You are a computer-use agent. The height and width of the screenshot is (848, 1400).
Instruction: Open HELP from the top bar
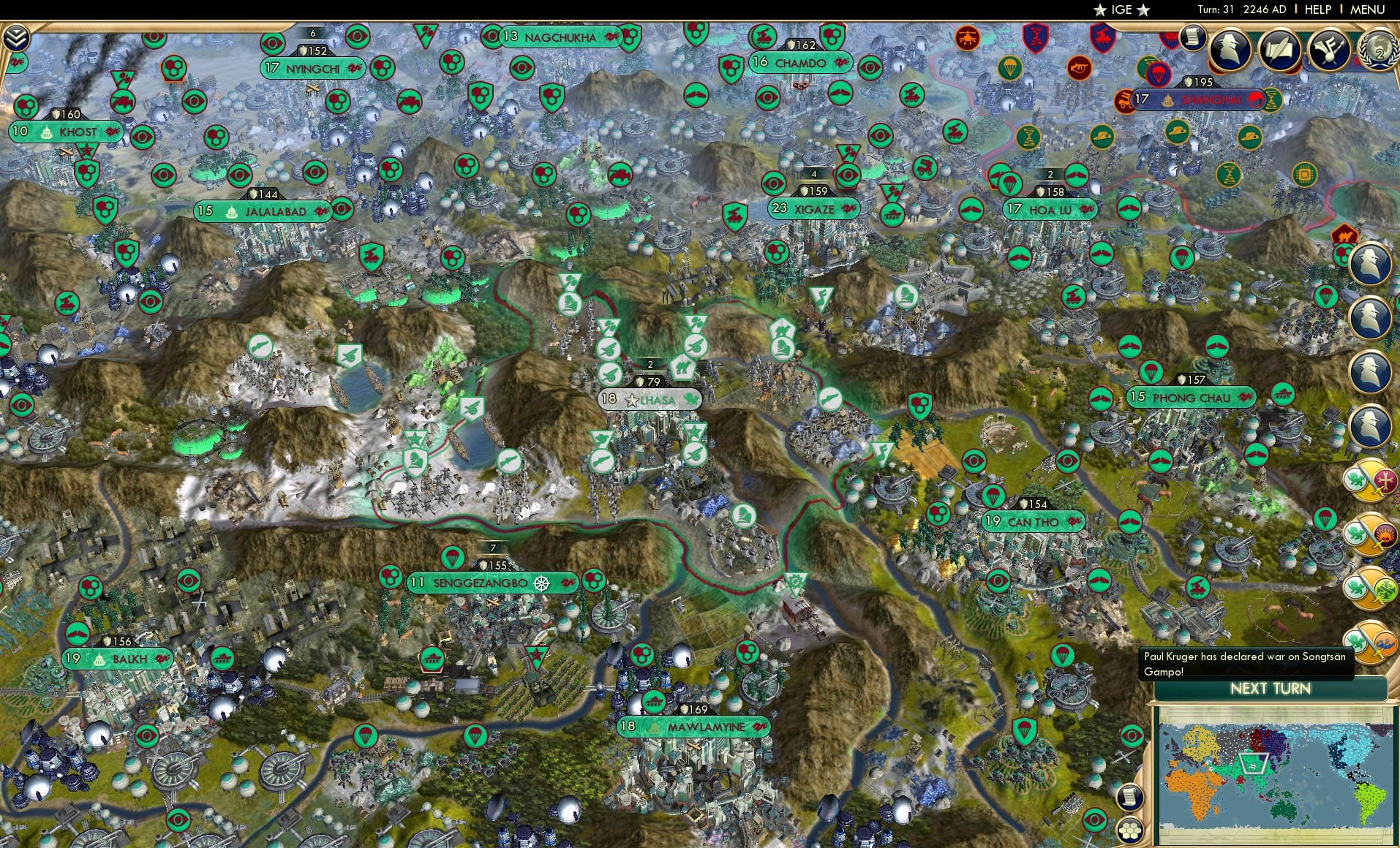[1317, 10]
